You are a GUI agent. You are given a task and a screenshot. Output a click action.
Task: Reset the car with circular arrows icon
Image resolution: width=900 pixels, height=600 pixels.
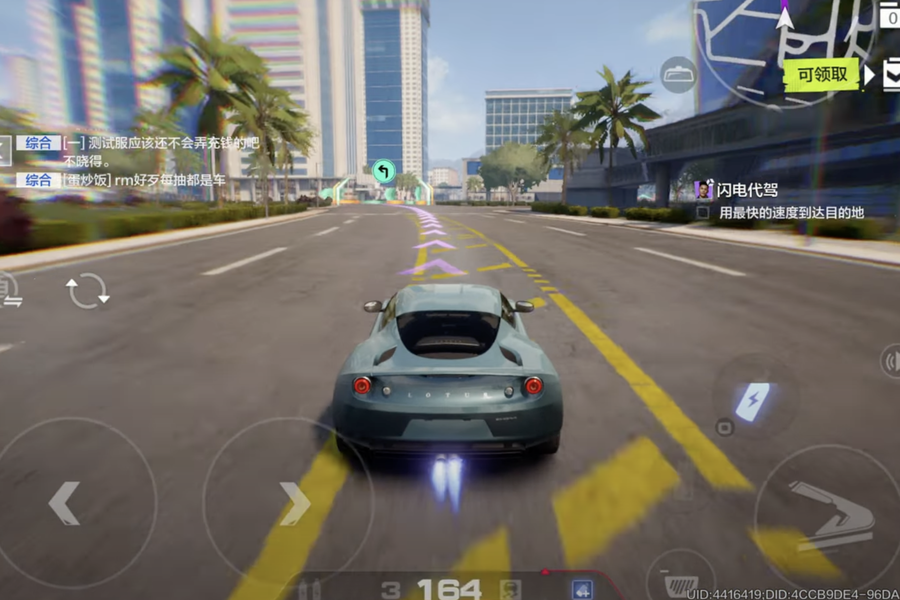(87, 291)
